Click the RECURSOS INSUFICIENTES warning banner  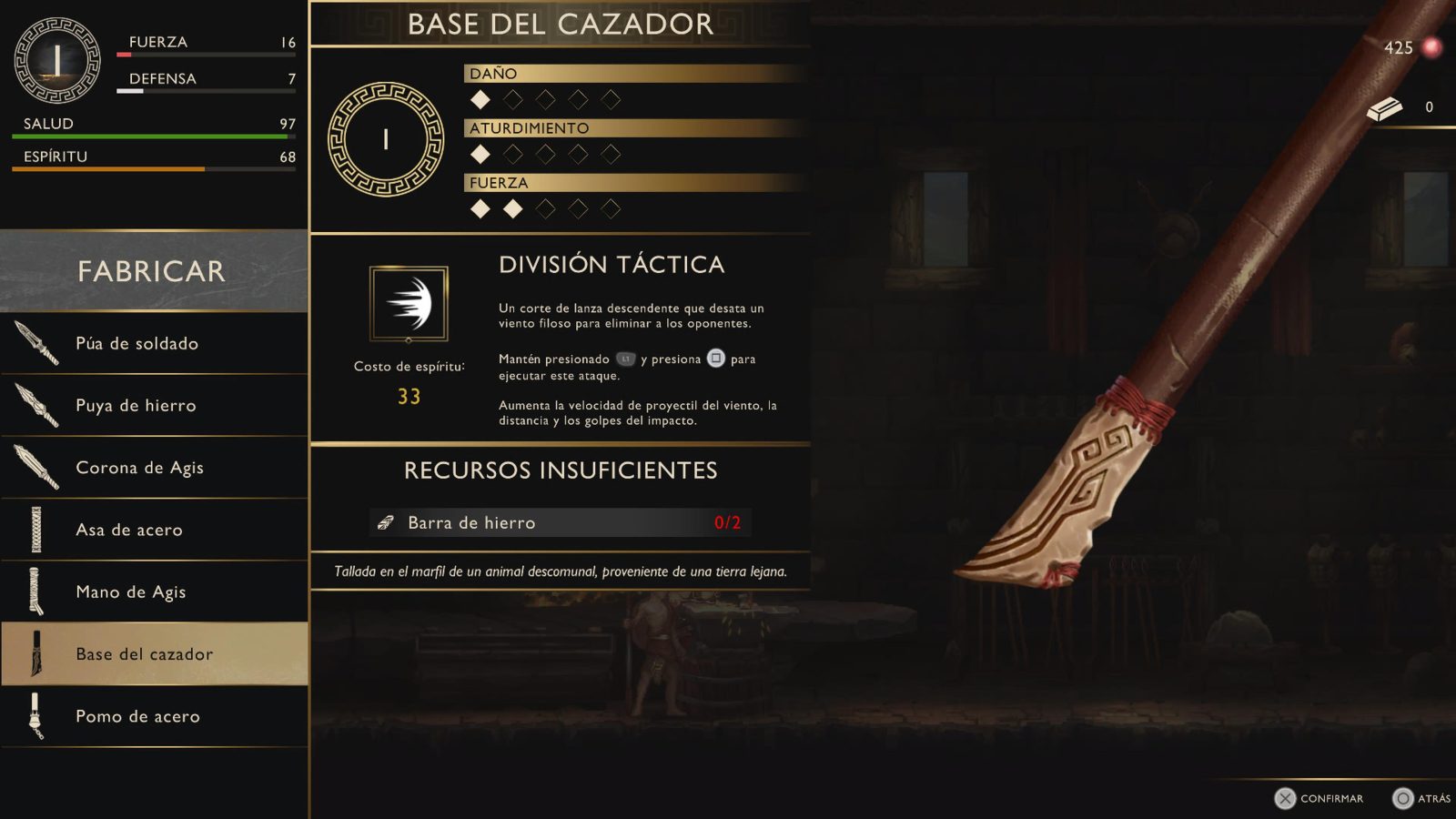tap(561, 470)
